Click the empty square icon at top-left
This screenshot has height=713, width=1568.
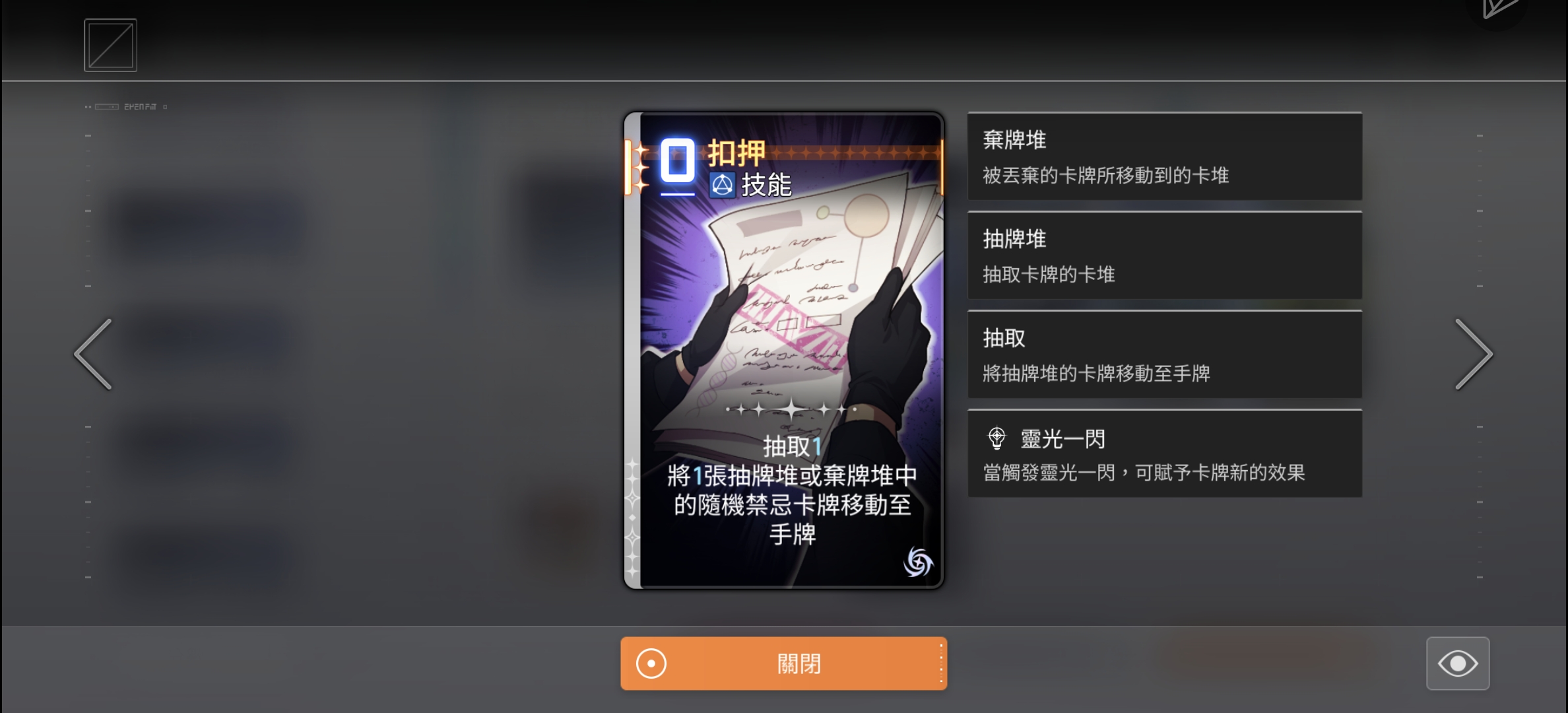pos(110,44)
